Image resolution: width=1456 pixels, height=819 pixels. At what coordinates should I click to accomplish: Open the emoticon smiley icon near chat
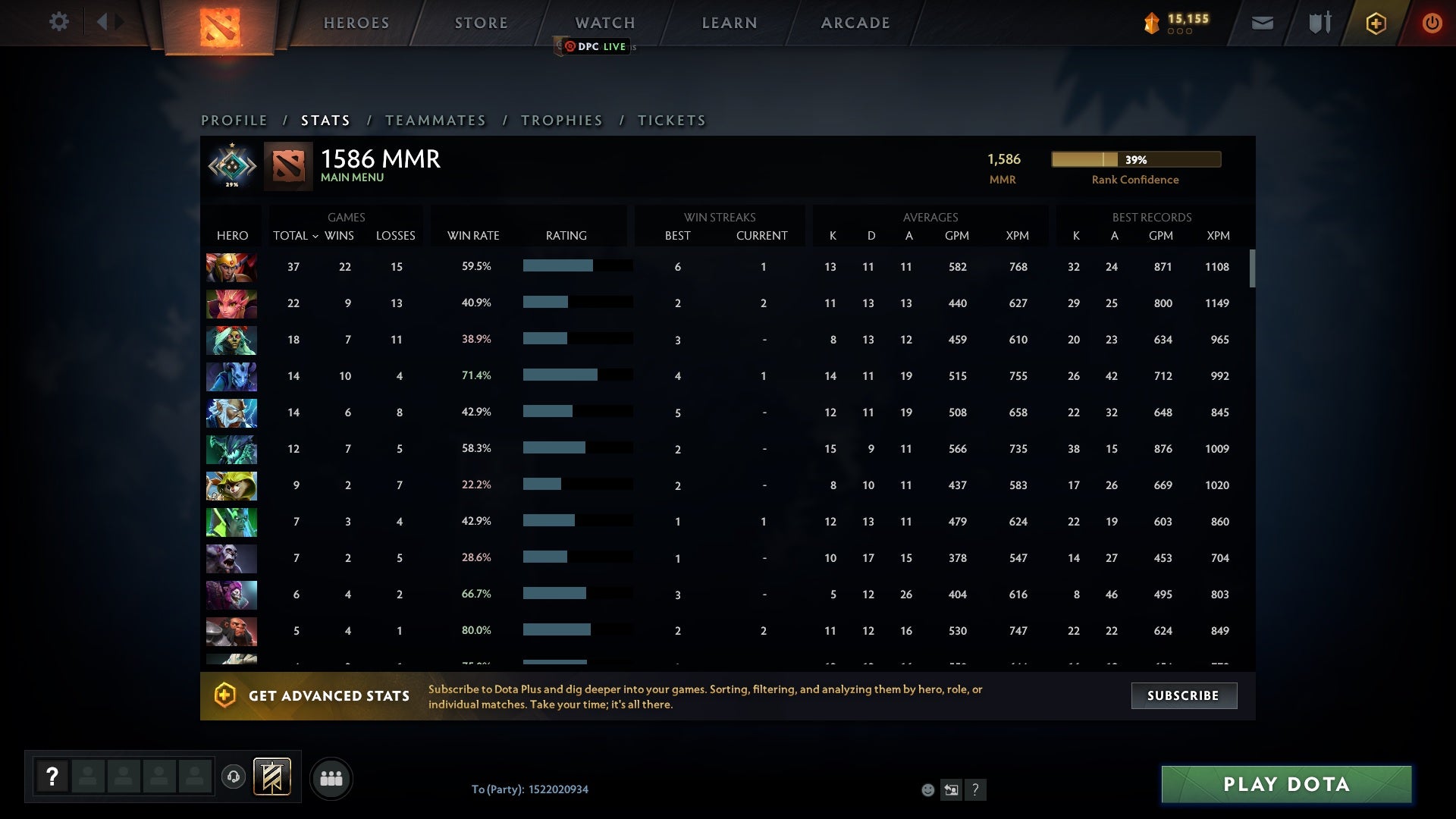coord(928,790)
